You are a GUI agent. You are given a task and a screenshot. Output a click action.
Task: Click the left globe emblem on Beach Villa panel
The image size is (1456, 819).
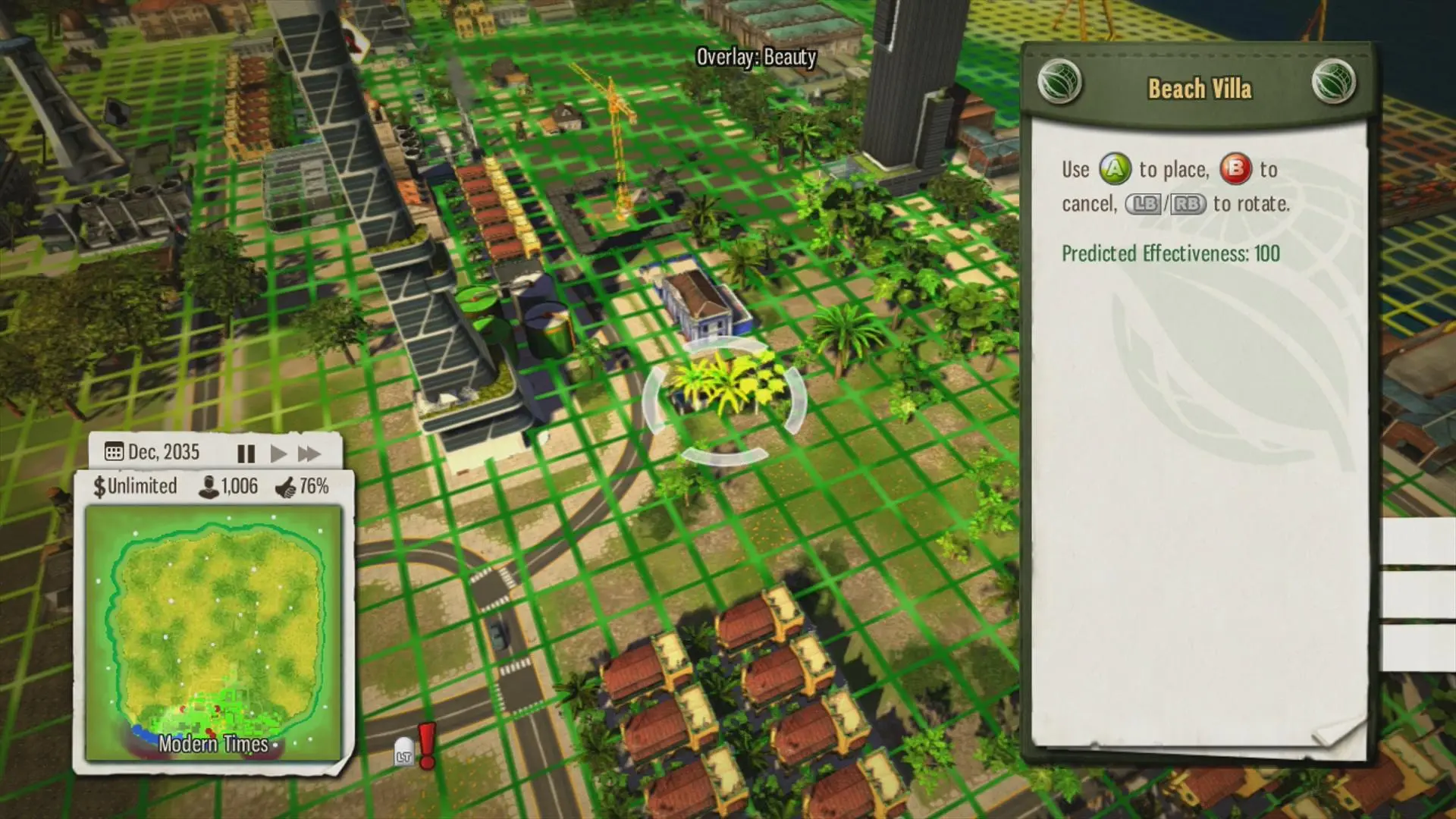click(x=1059, y=82)
